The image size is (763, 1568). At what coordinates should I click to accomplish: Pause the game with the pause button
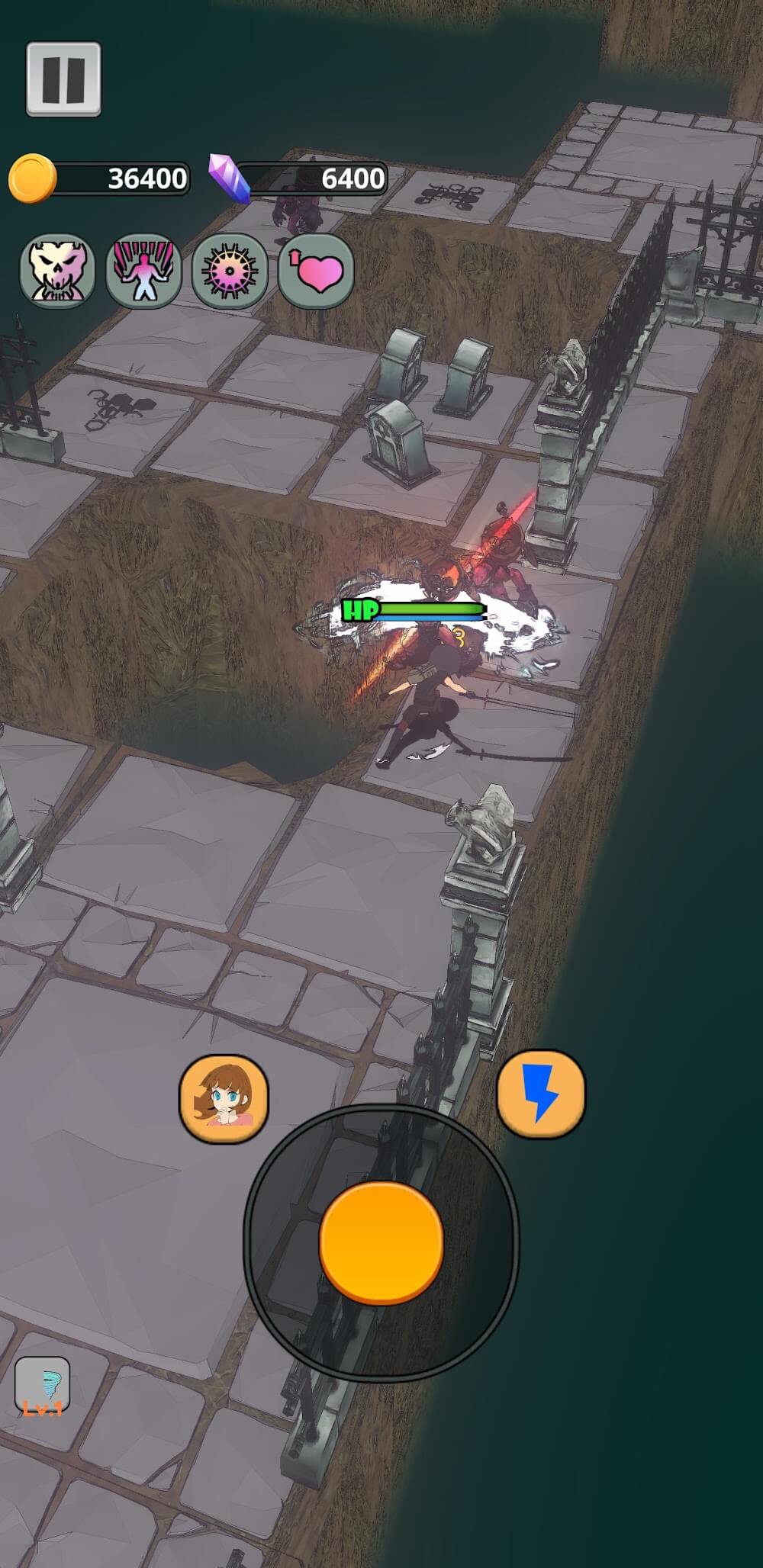pyautogui.click(x=63, y=79)
